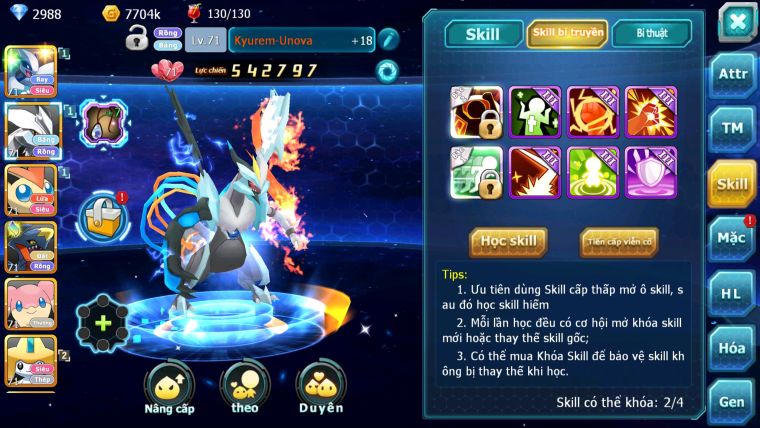Switch to the Skill tab at top
Viewport: 760px width, 428px height.
tap(481, 34)
